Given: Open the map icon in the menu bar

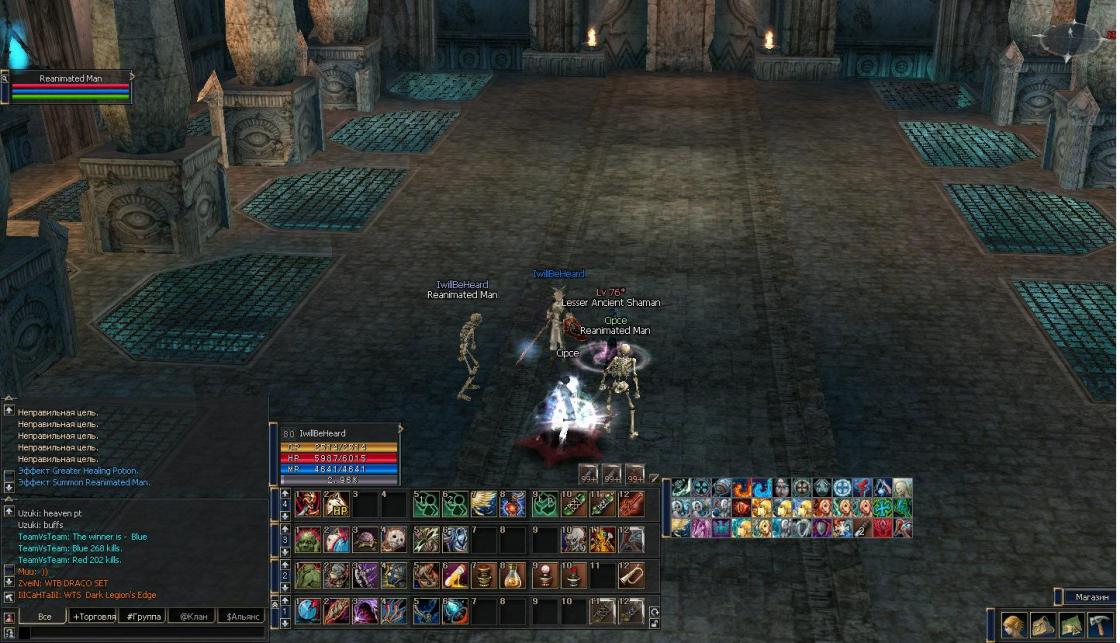Looking at the screenshot, I should (x=1072, y=625).
